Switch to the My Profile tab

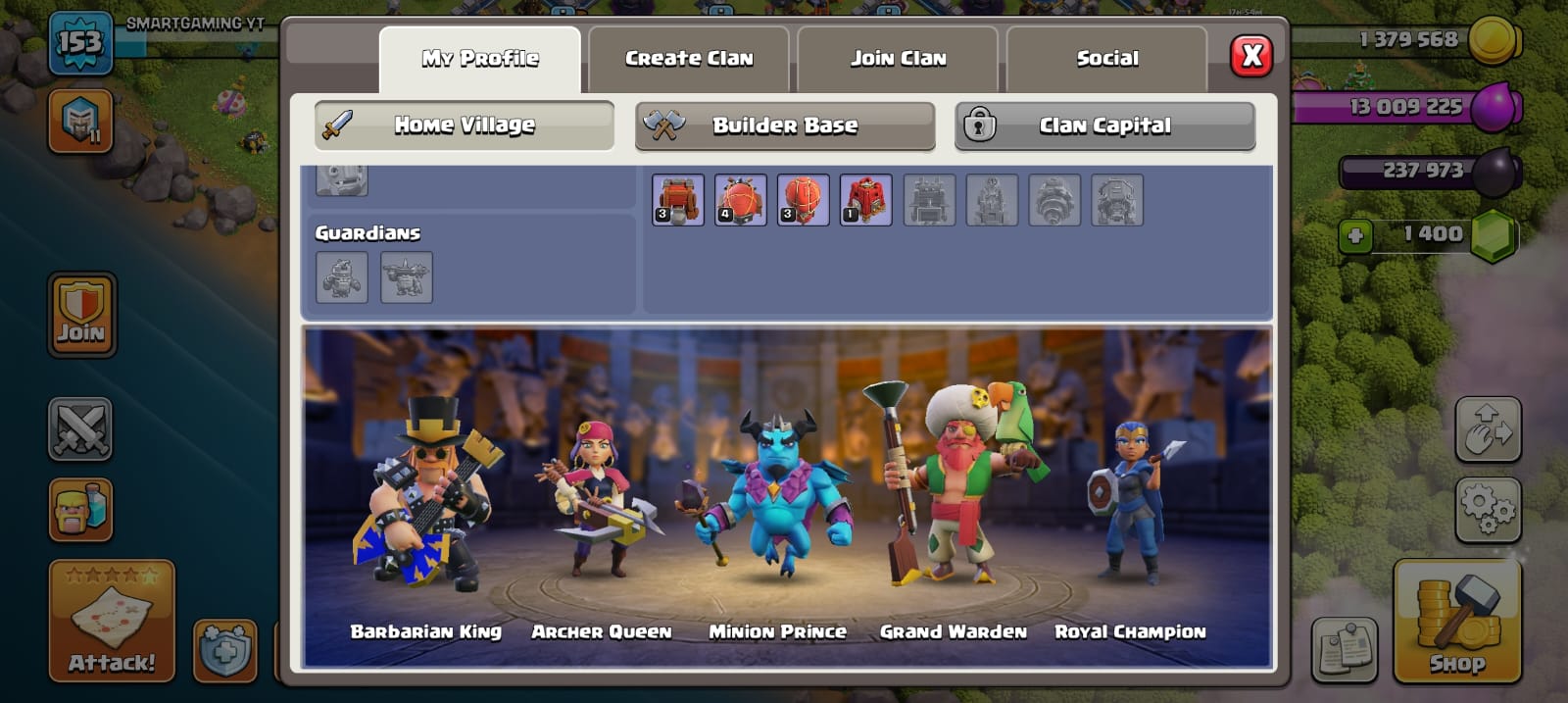pyautogui.click(x=479, y=59)
